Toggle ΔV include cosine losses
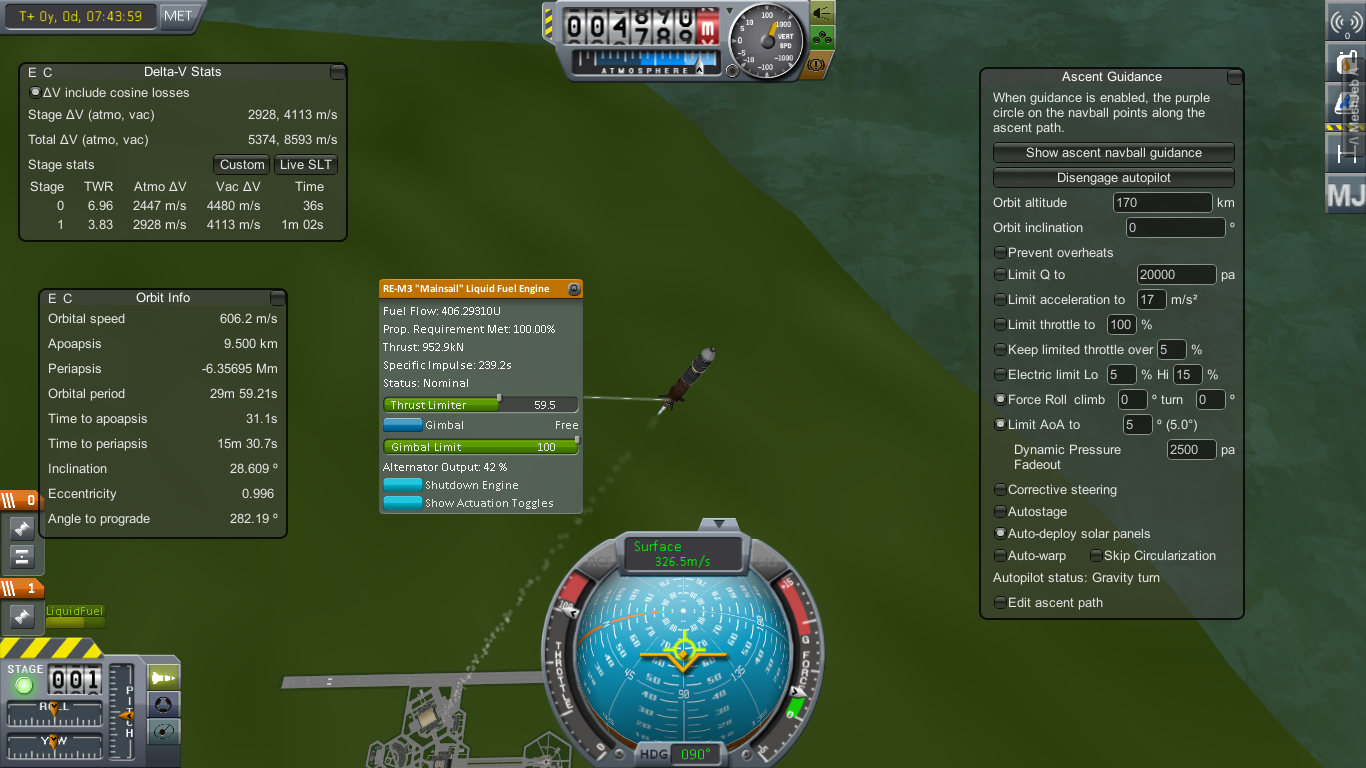The height and width of the screenshot is (768, 1366). (36, 93)
